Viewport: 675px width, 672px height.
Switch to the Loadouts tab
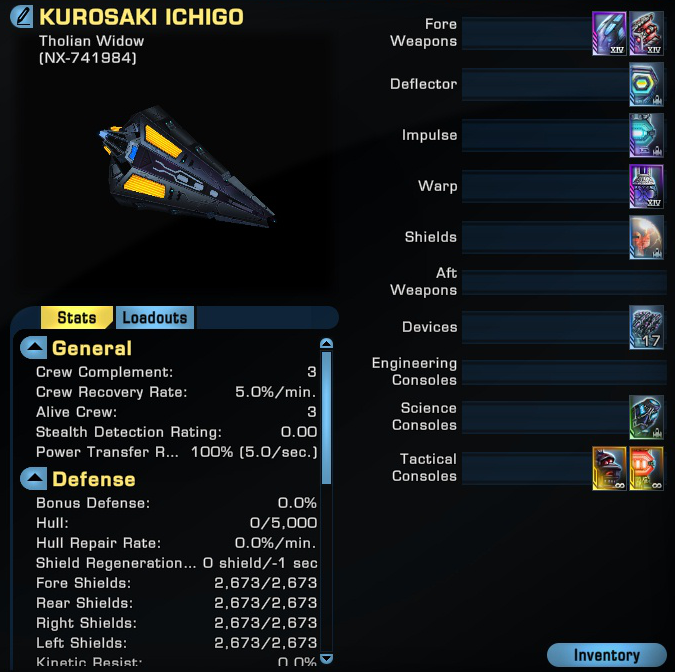(154, 318)
